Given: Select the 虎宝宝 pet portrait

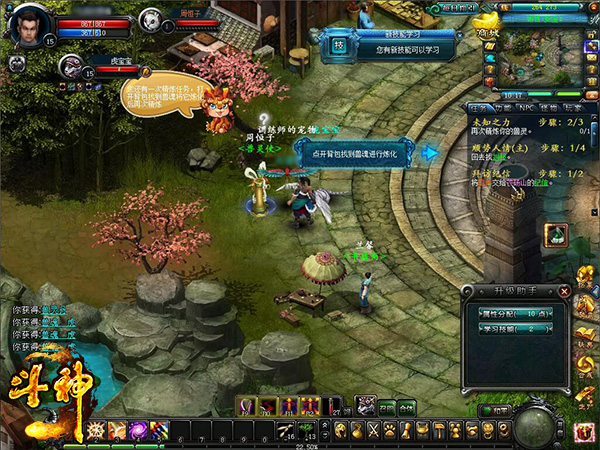Looking at the screenshot, I should point(70,66).
